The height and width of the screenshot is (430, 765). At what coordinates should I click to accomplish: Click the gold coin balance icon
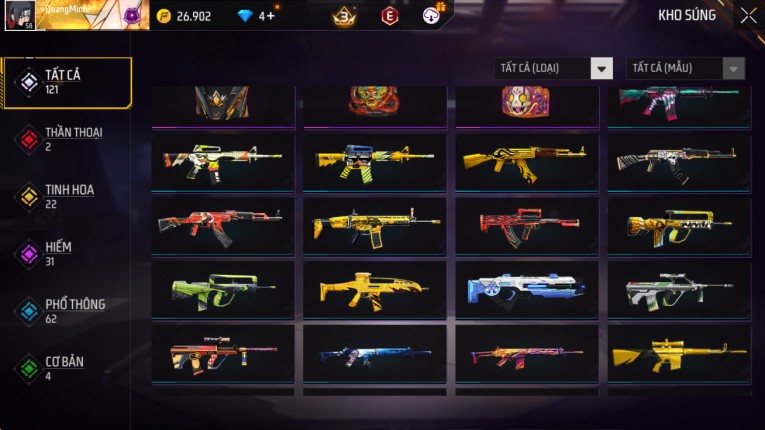click(x=164, y=16)
